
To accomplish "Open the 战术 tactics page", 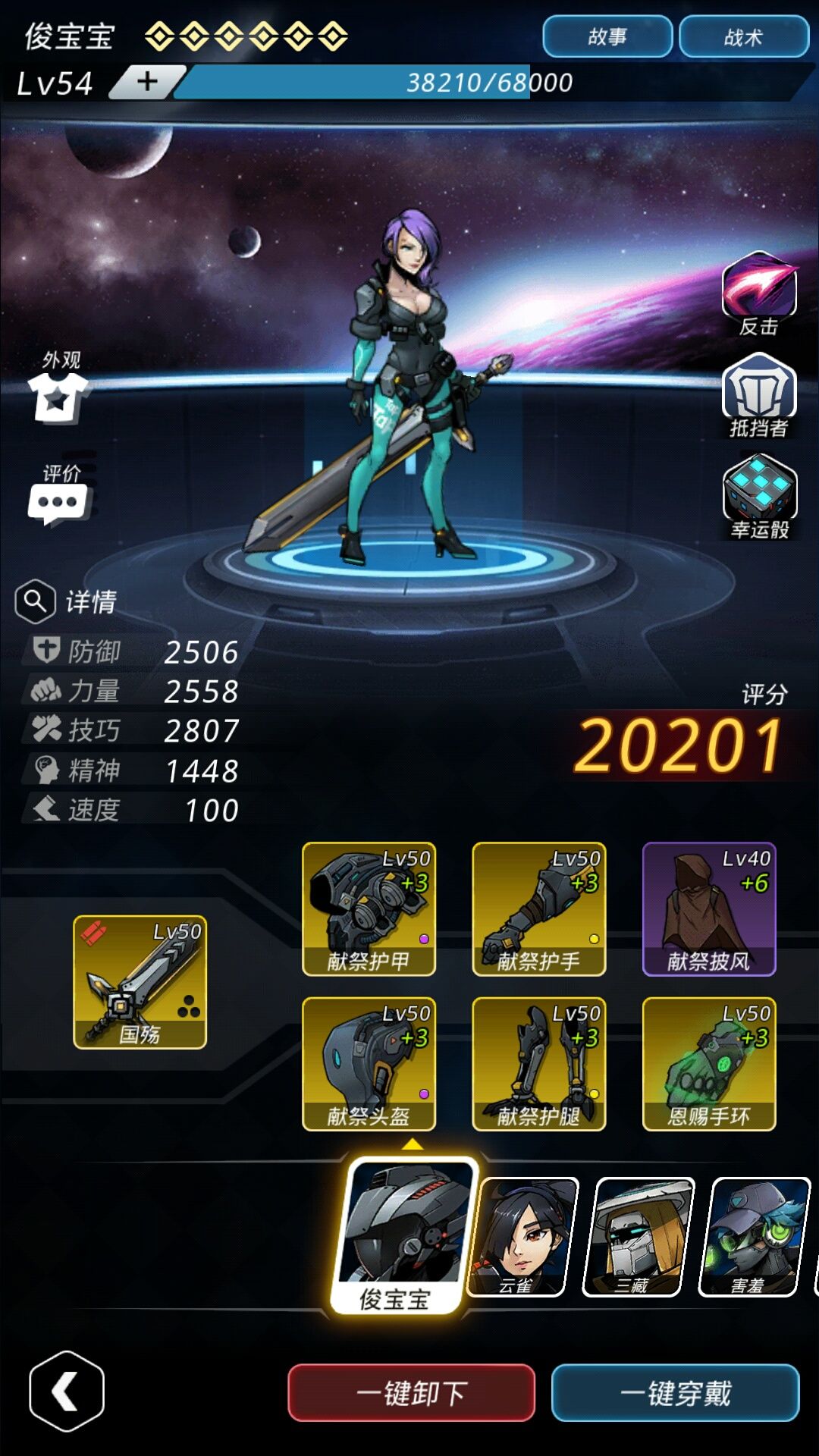I will tap(743, 36).
